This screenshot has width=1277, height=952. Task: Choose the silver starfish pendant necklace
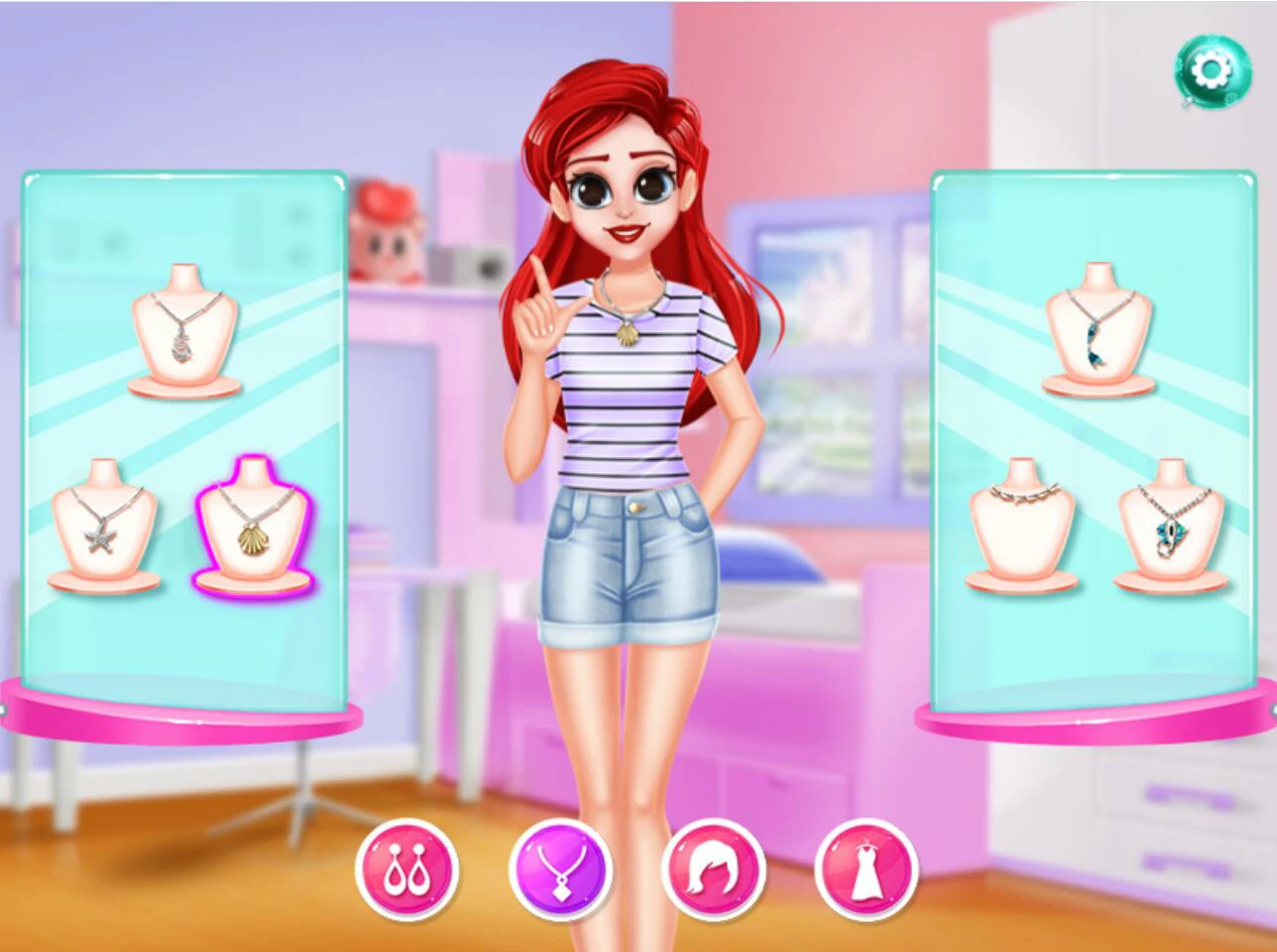tap(104, 524)
